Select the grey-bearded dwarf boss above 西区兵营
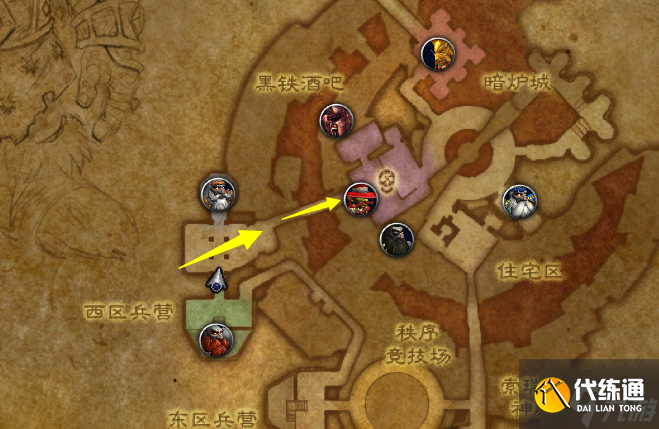This screenshot has height=429, width=659. pyautogui.click(x=217, y=194)
